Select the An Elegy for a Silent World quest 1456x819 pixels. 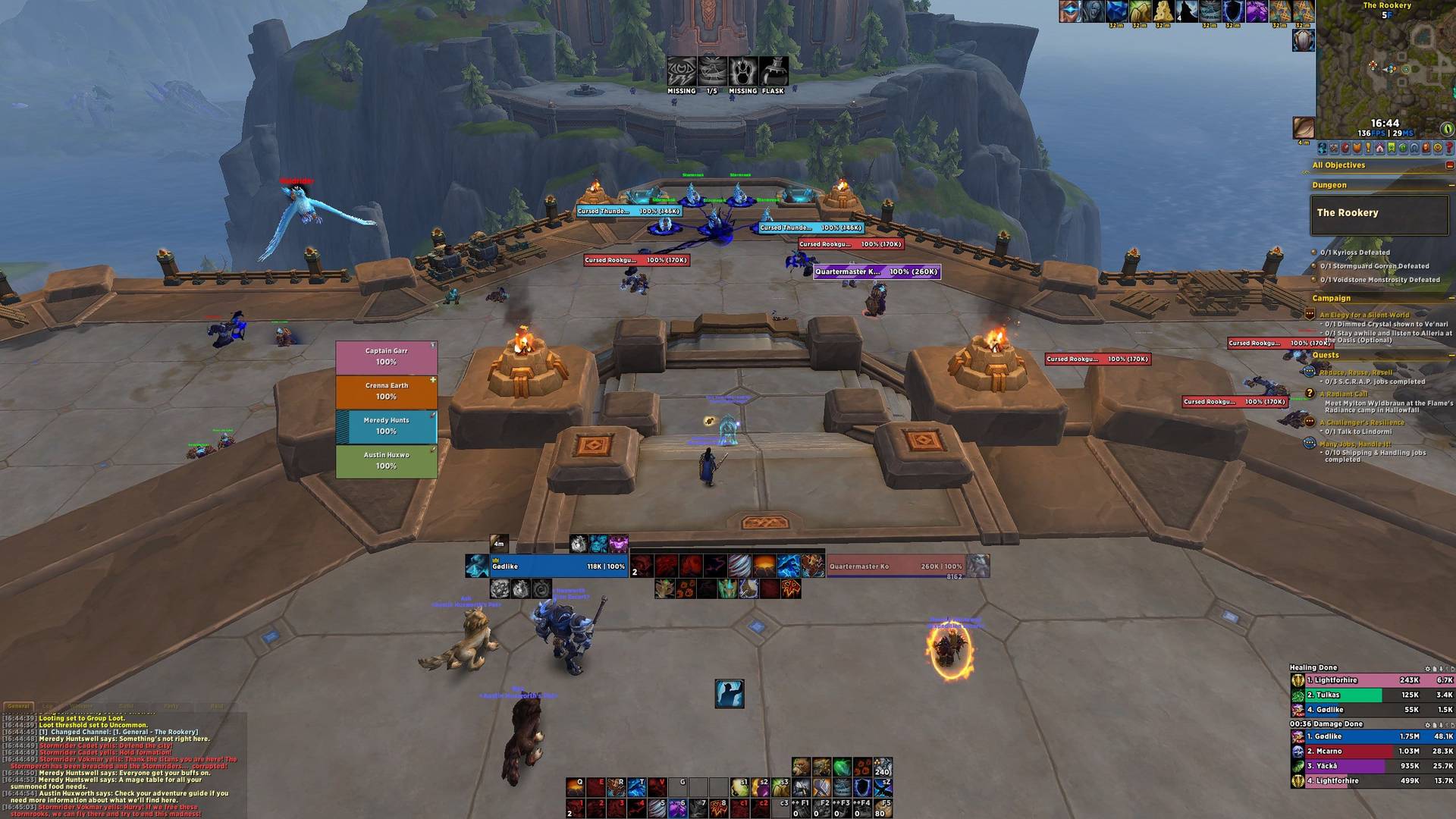coord(1363,315)
